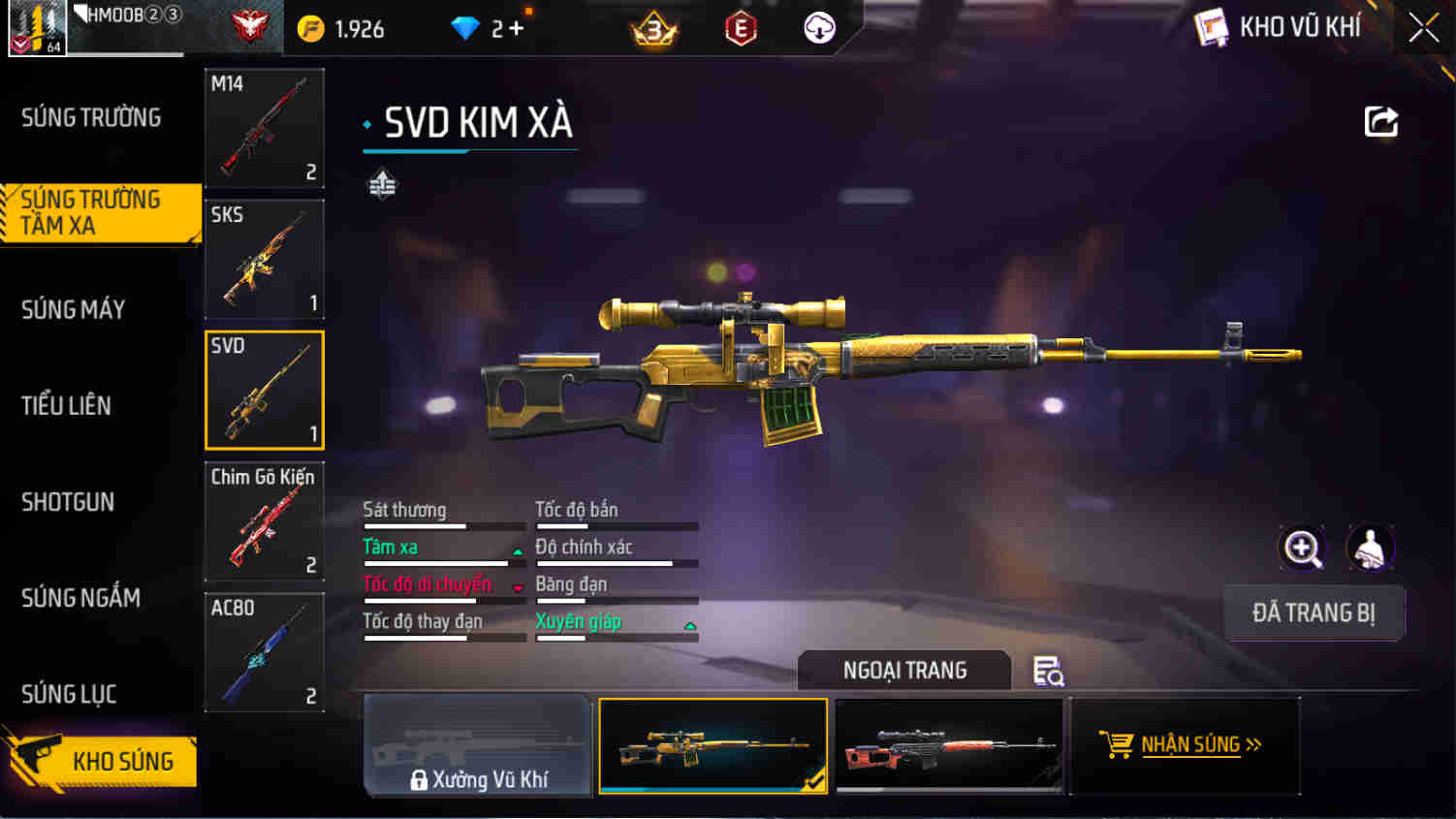Click the magnifier to inspect the SVD
1456x819 pixels.
click(1303, 549)
